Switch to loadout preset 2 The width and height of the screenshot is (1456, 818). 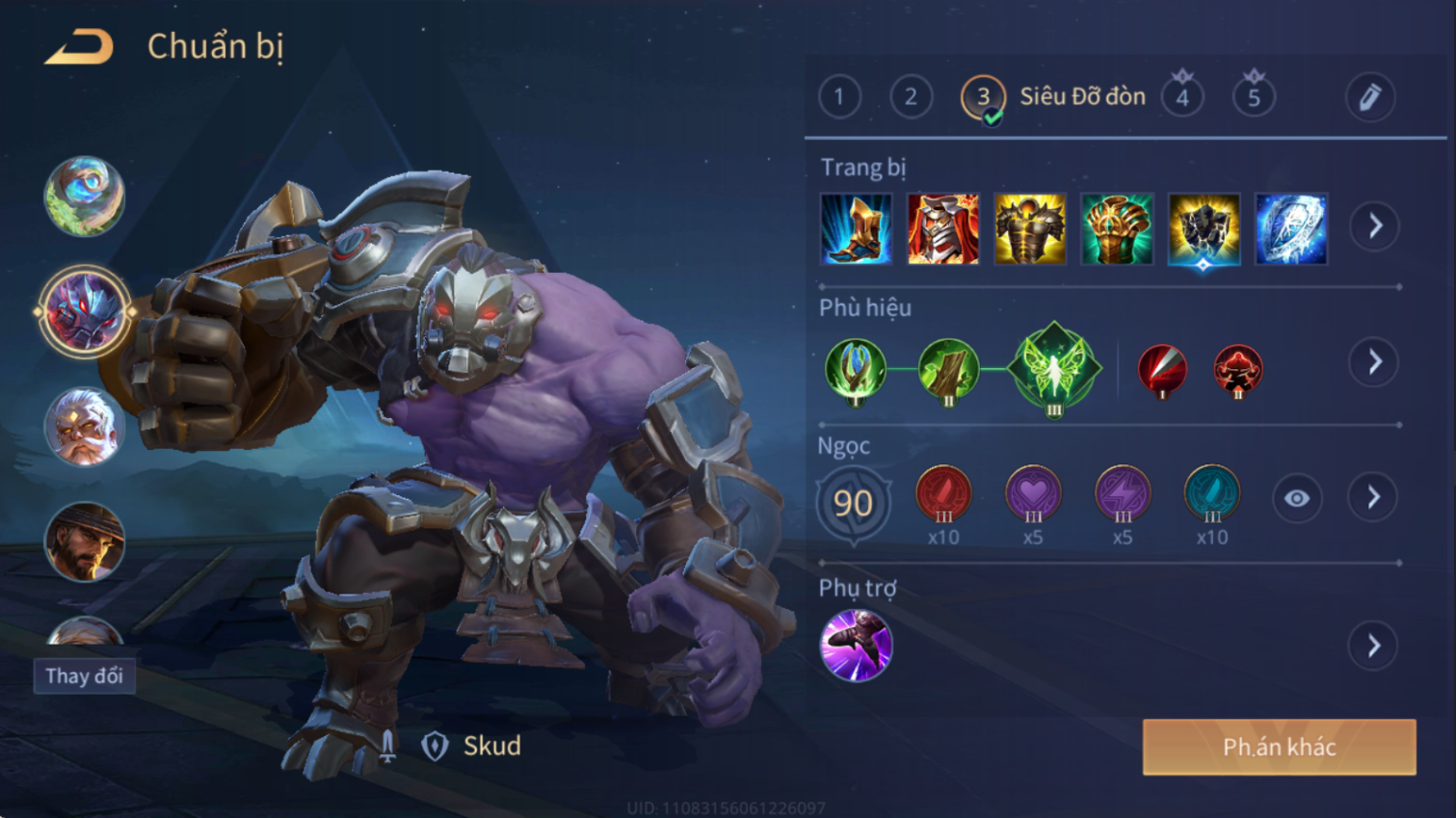911,97
